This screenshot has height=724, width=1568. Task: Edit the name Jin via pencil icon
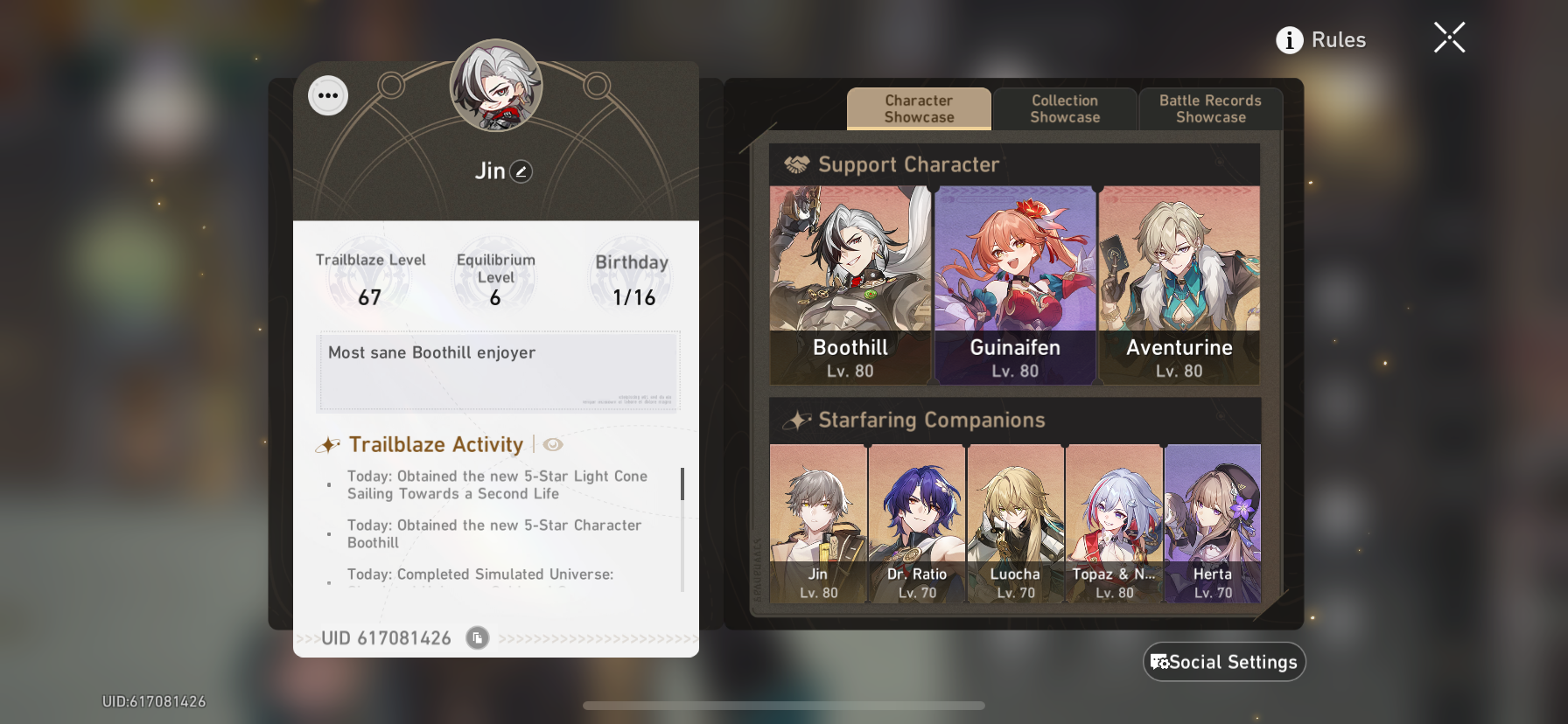520,171
